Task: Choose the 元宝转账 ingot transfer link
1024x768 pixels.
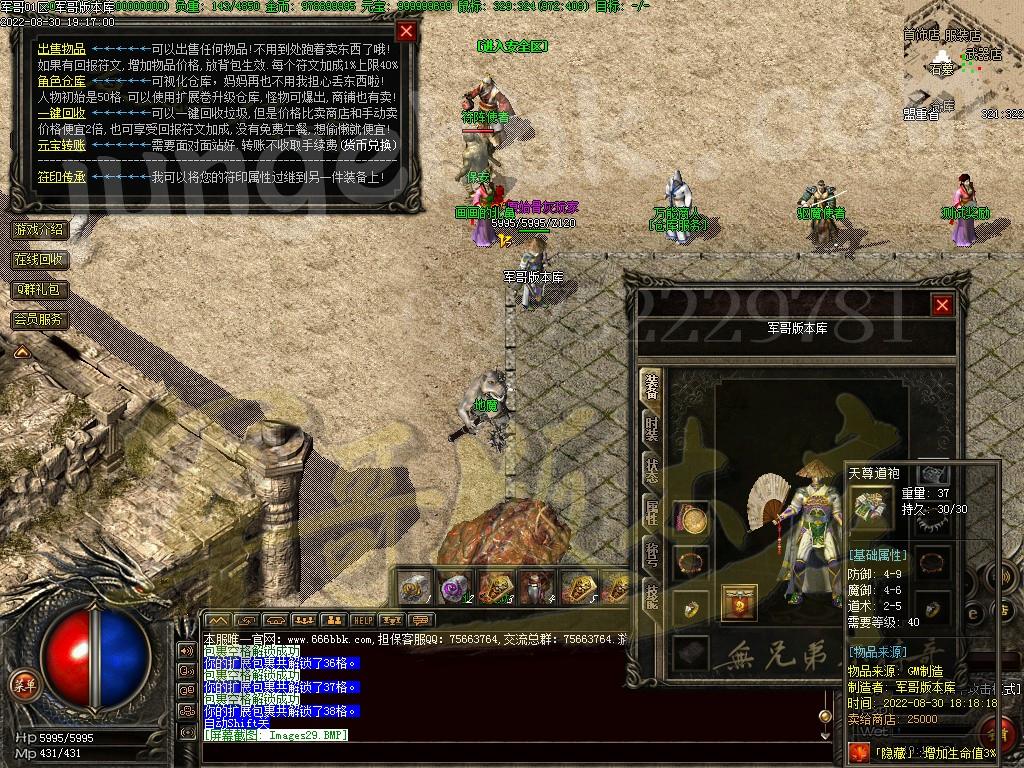Action: [61, 145]
